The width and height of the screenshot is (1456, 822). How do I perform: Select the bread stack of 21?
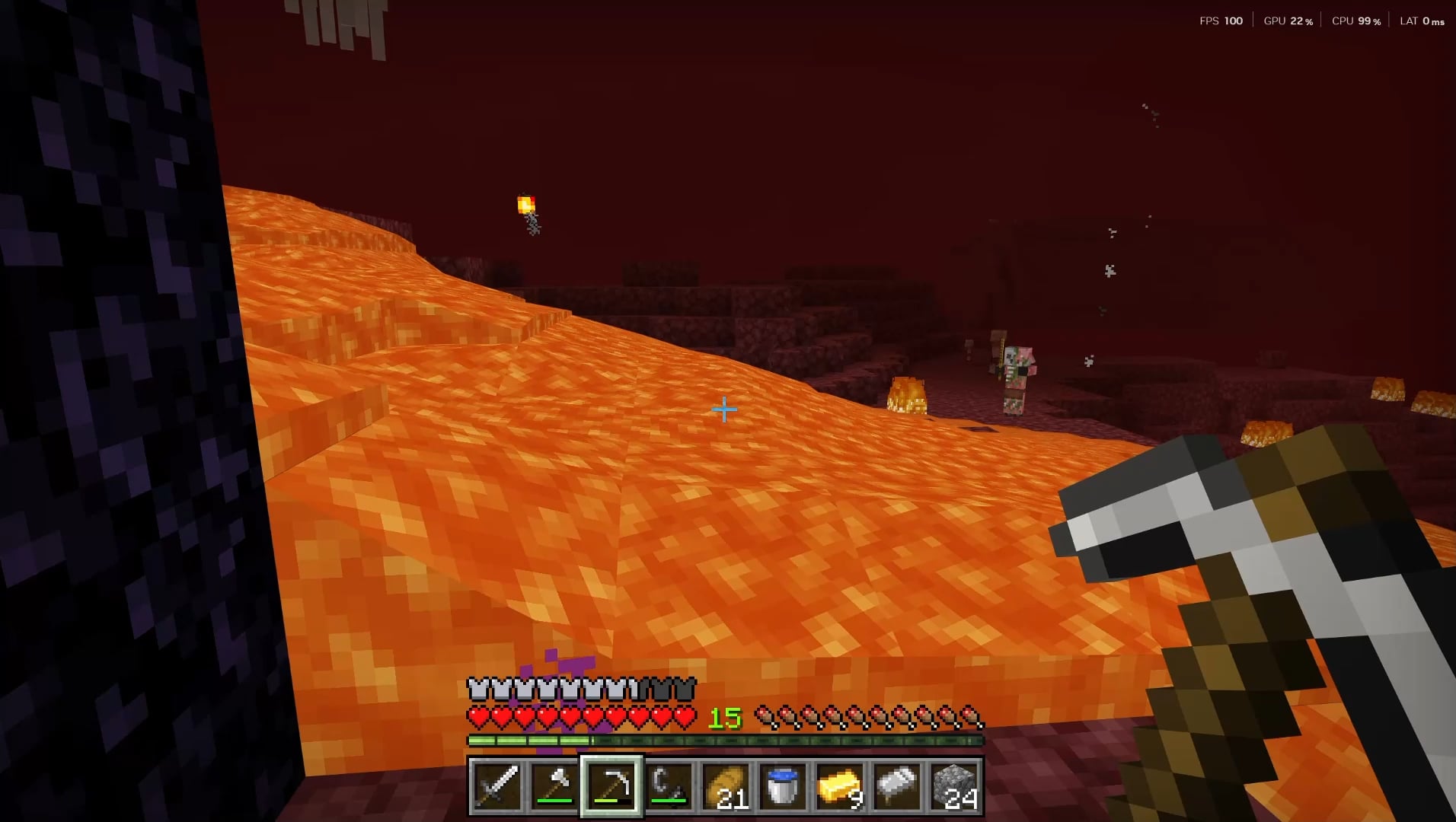(726, 785)
